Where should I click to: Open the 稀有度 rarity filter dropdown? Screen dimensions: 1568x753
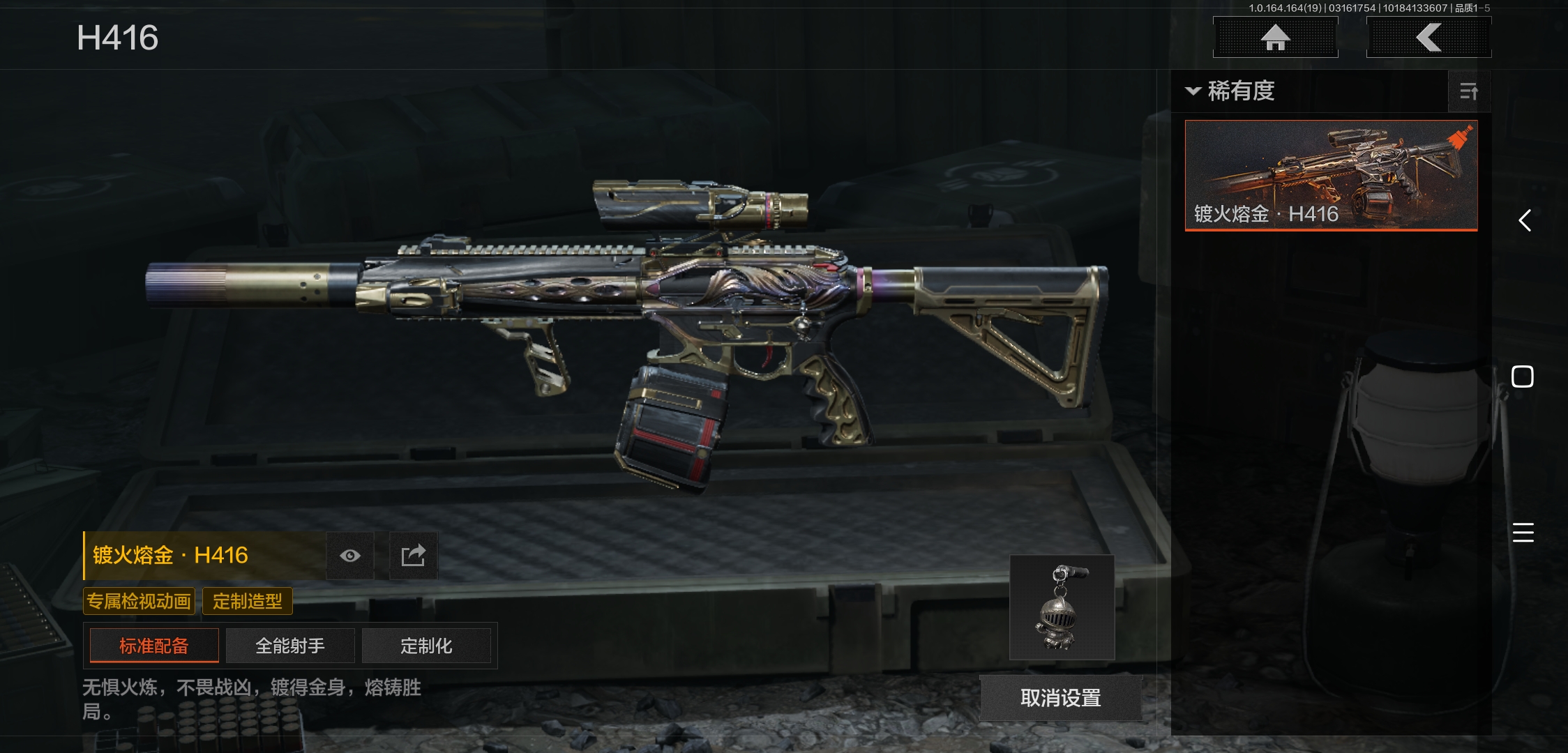click(1231, 91)
